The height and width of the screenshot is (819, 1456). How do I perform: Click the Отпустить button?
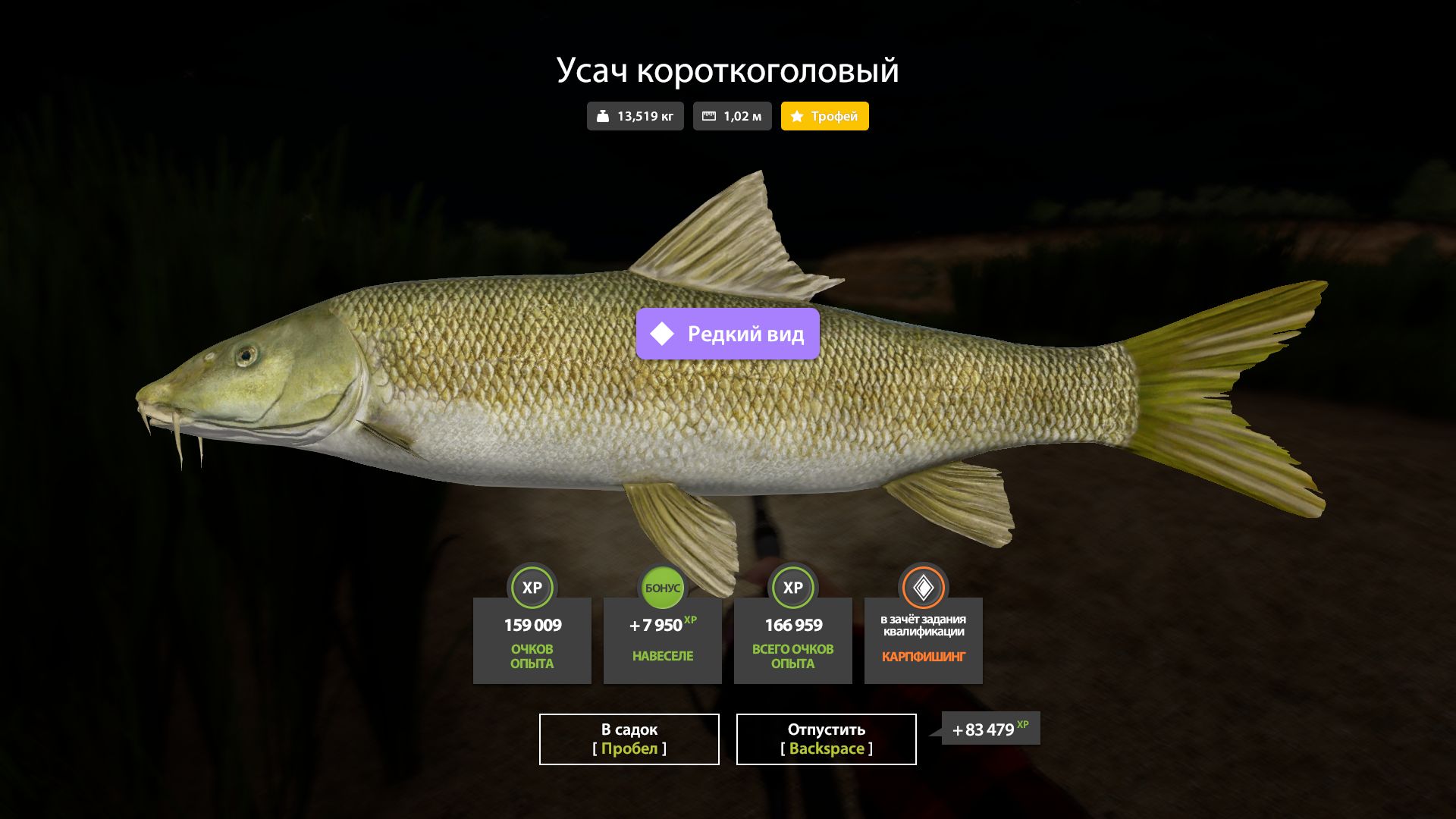pos(826,739)
